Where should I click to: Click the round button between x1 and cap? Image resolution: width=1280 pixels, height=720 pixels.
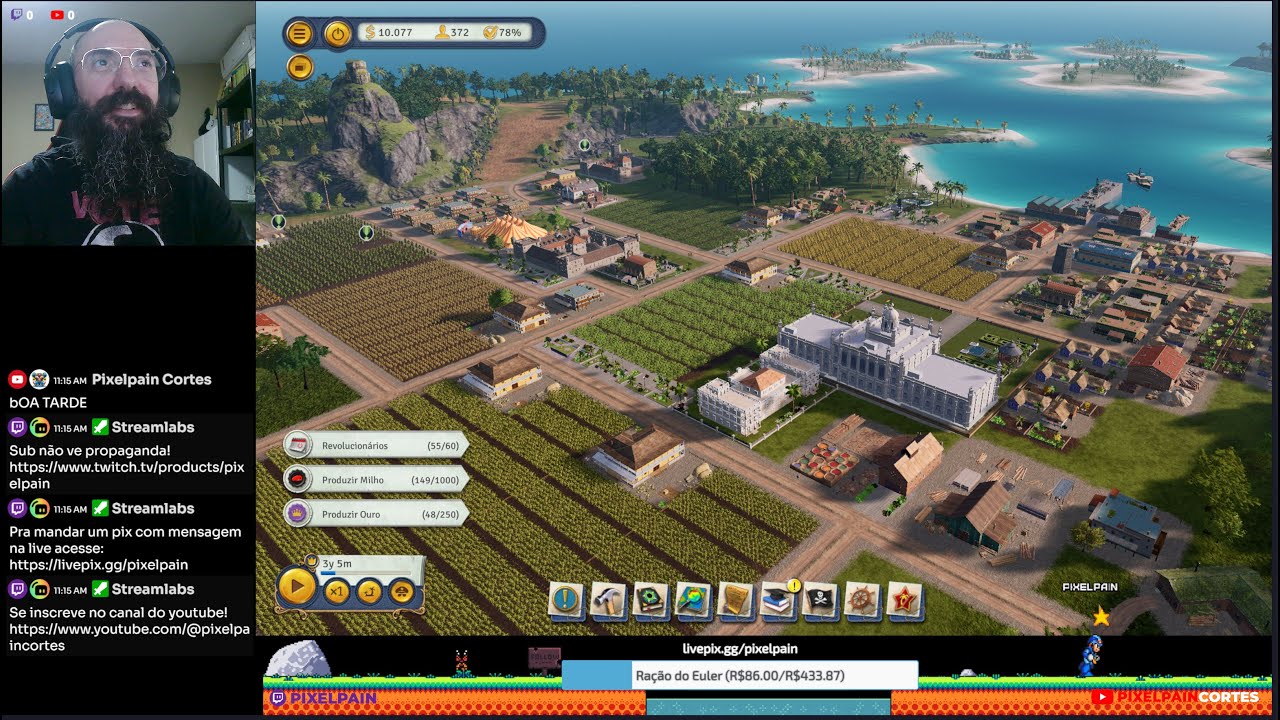pyautogui.click(x=369, y=591)
